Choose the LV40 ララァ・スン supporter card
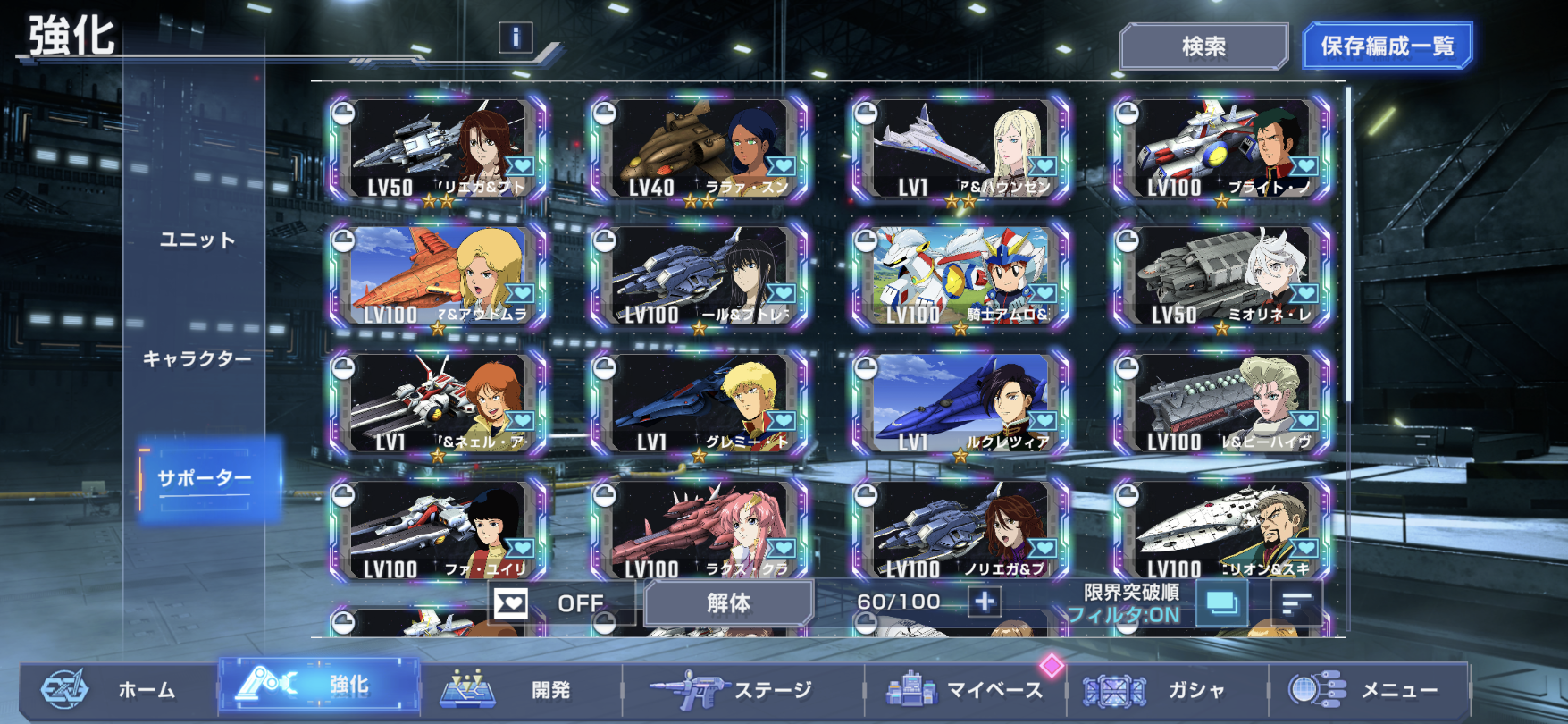The height and width of the screenshot is (724, 1568). (699, 149)
